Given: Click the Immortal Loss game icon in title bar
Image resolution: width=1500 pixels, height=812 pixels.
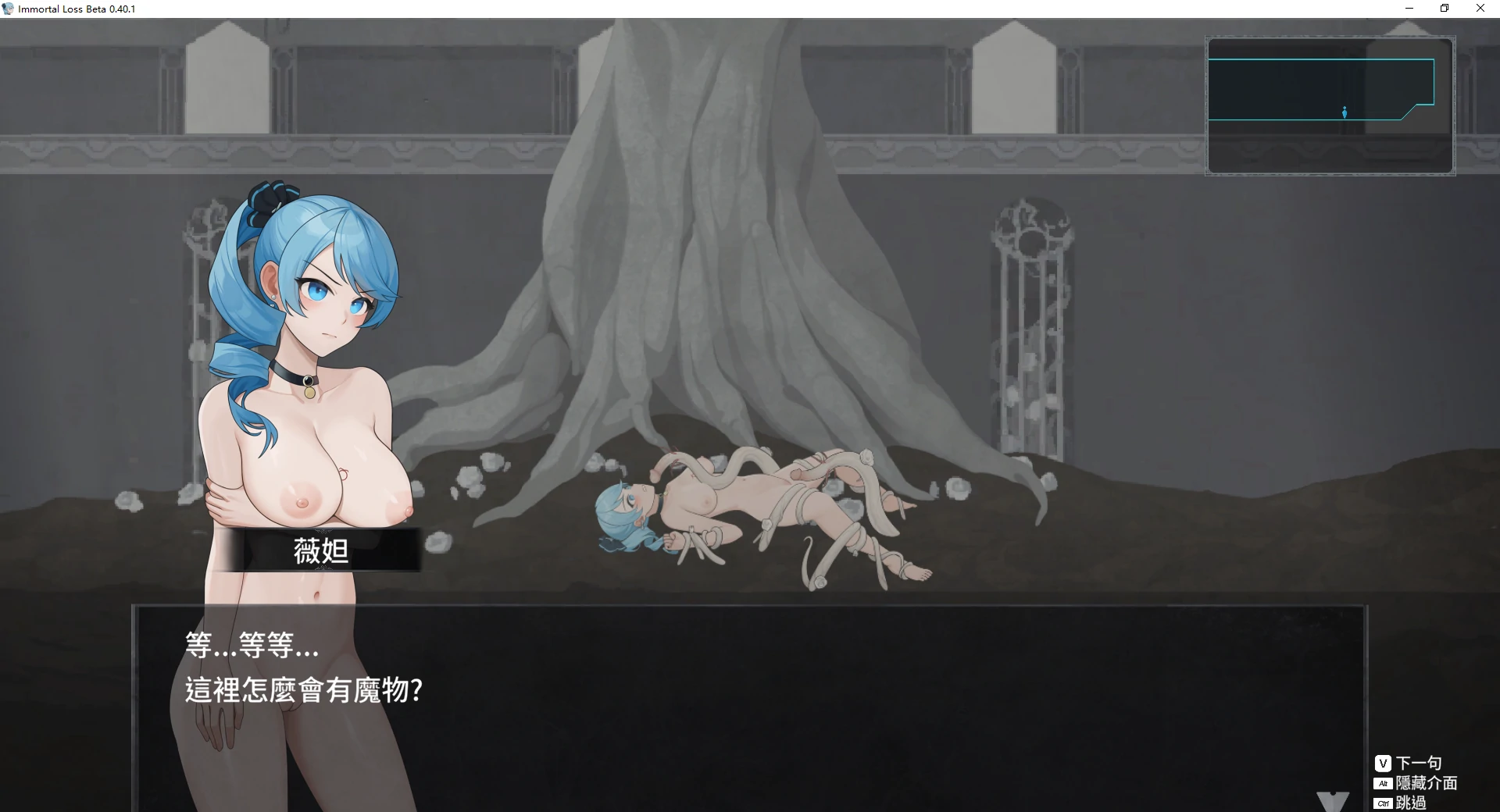Looking at the screenshot, I should [x=8, y=9].
